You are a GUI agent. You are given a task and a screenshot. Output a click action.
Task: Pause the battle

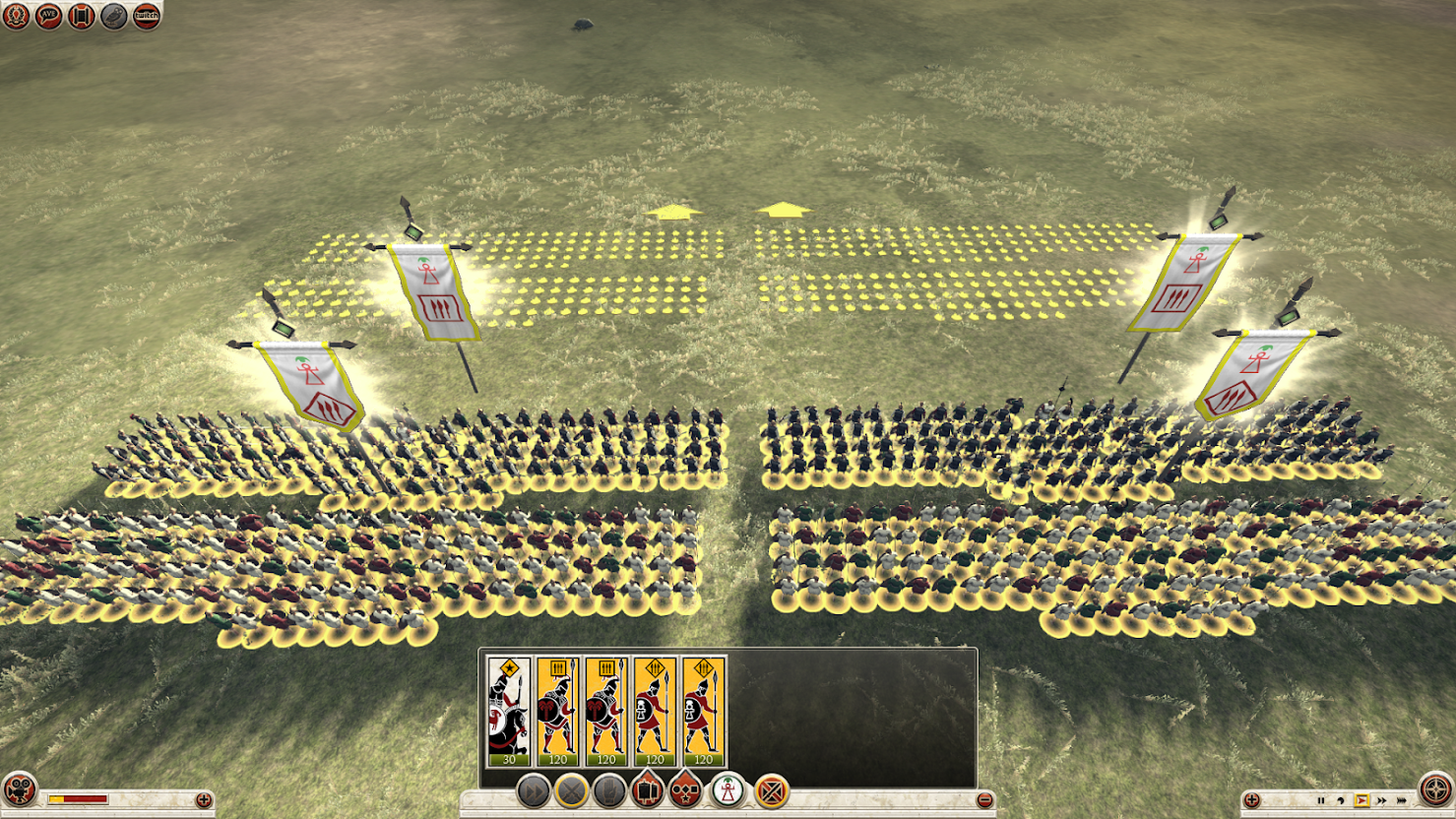tap(1321, 800)
